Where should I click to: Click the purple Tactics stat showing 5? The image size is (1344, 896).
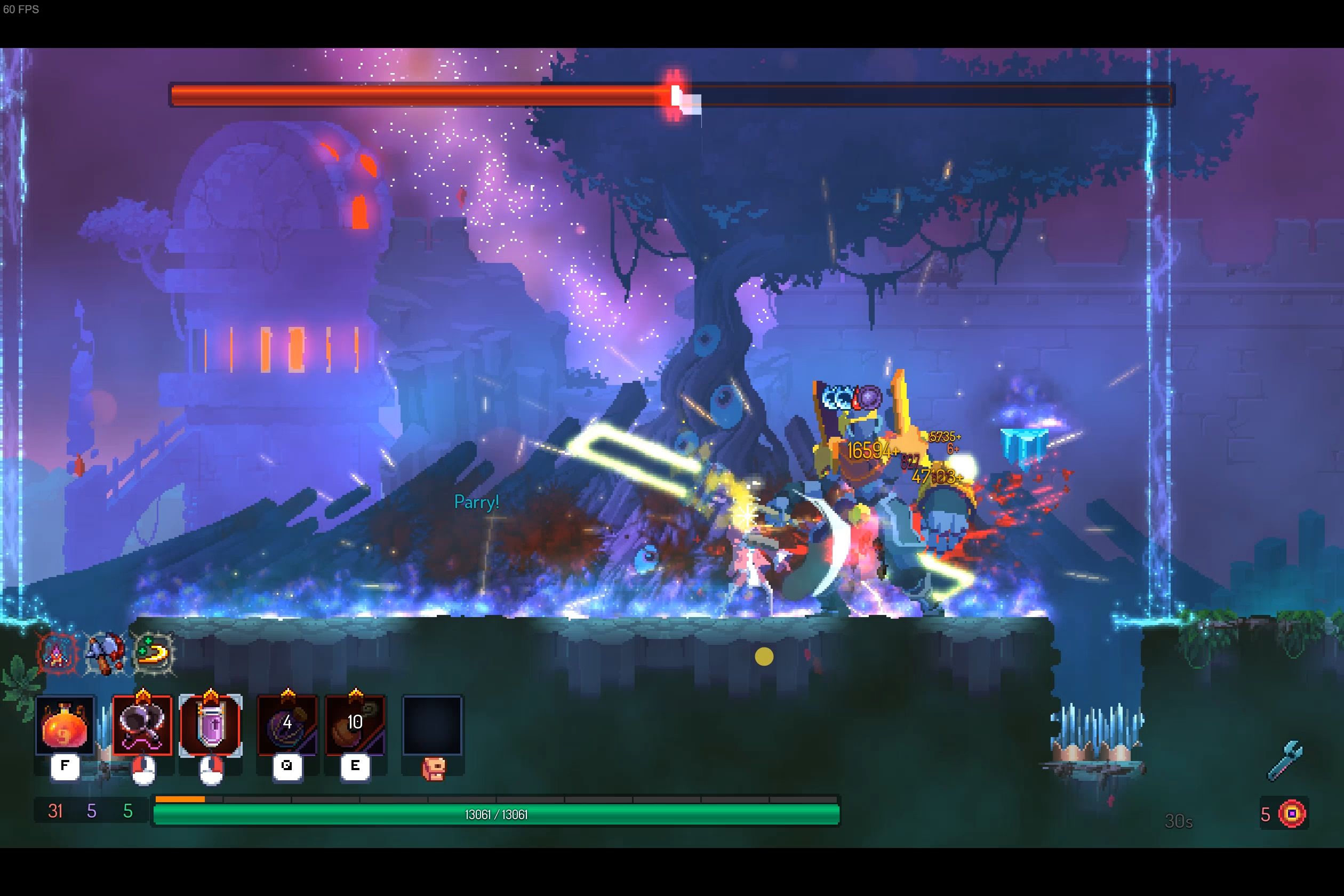[x=91, y=811]
